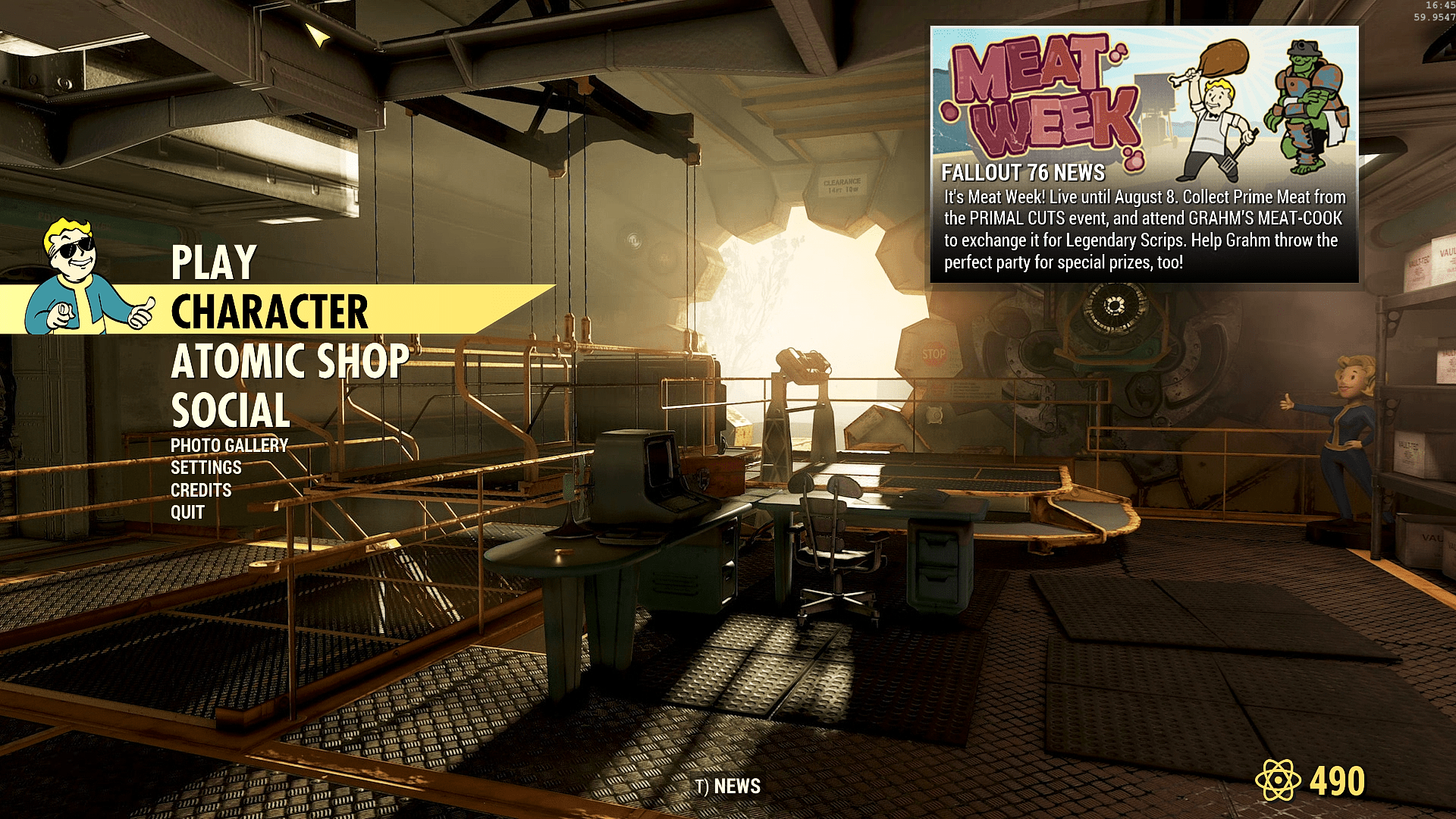Screen dimensions: 1456x819
Task: Open the SOCIAL menu
Action: 231,410
